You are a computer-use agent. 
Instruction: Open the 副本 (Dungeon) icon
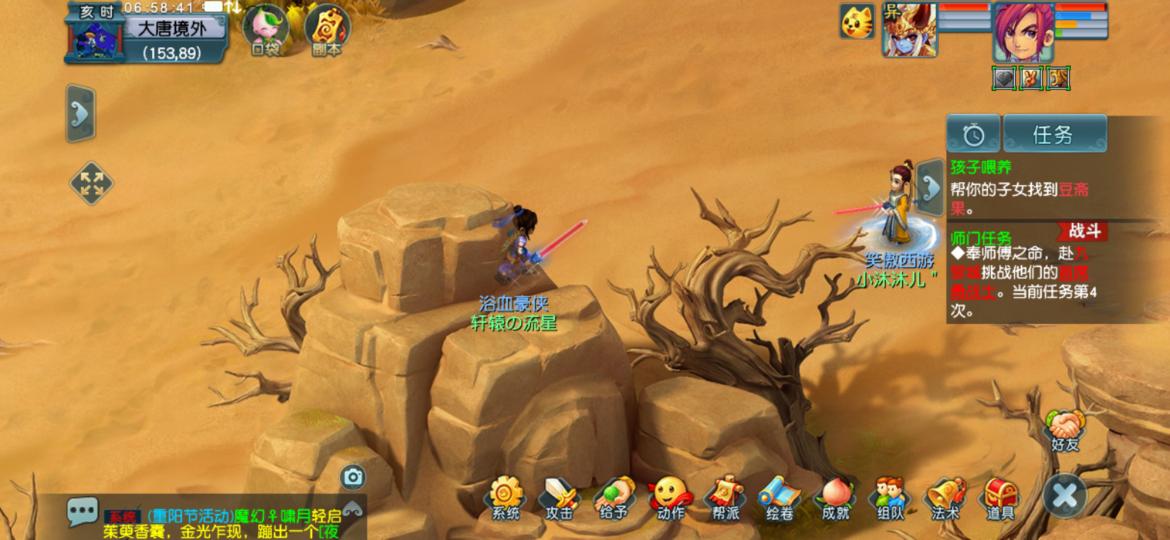coord(326,30)
